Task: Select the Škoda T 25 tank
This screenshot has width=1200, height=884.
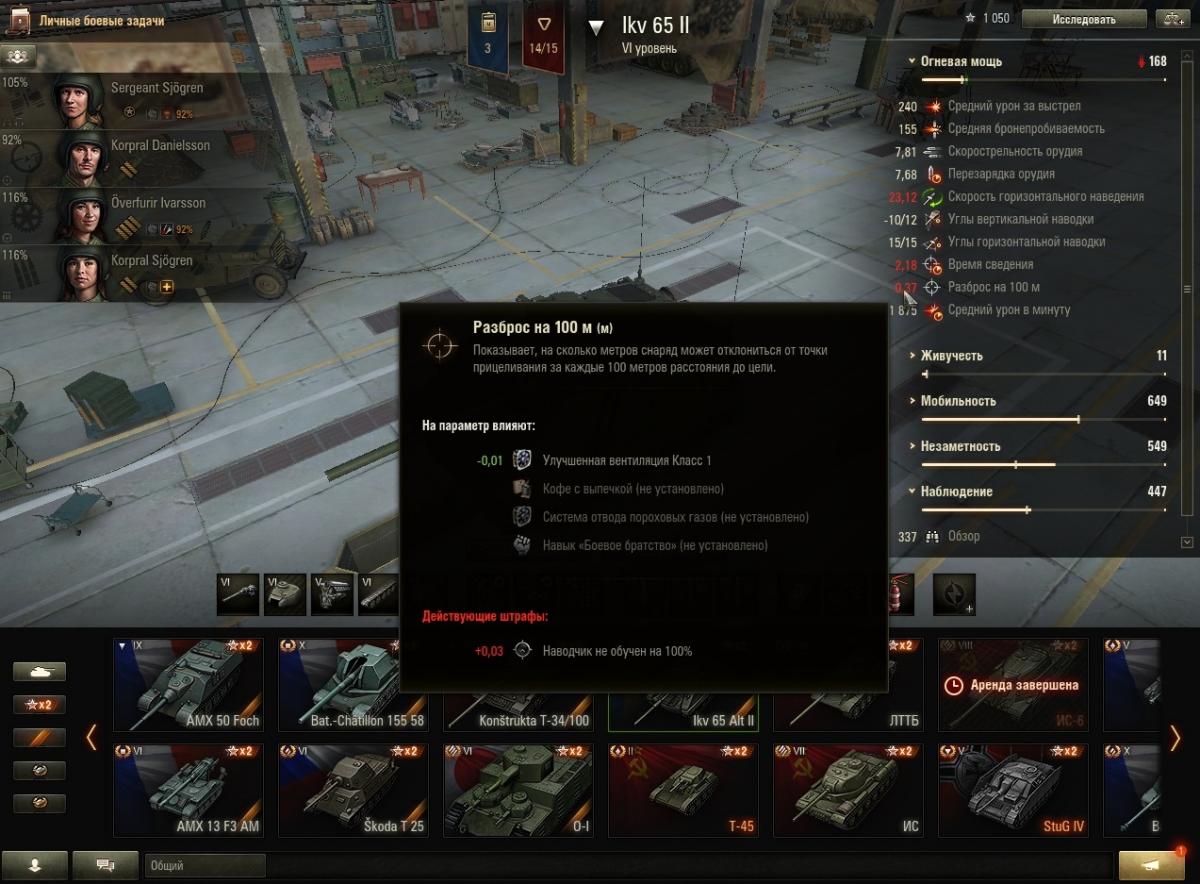Action: pos(353,790)
